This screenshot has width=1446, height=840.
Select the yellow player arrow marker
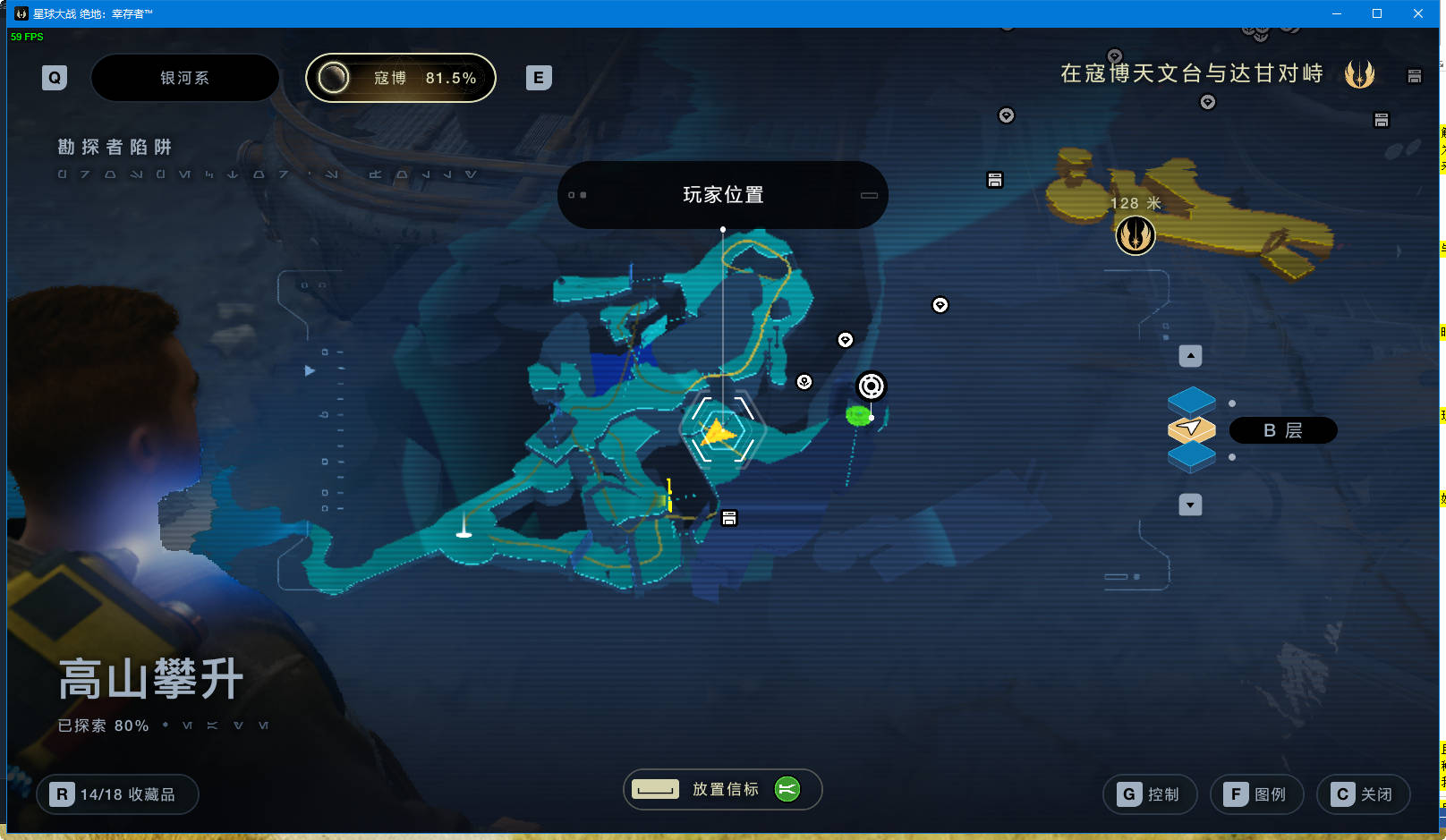tap(719, 433)
